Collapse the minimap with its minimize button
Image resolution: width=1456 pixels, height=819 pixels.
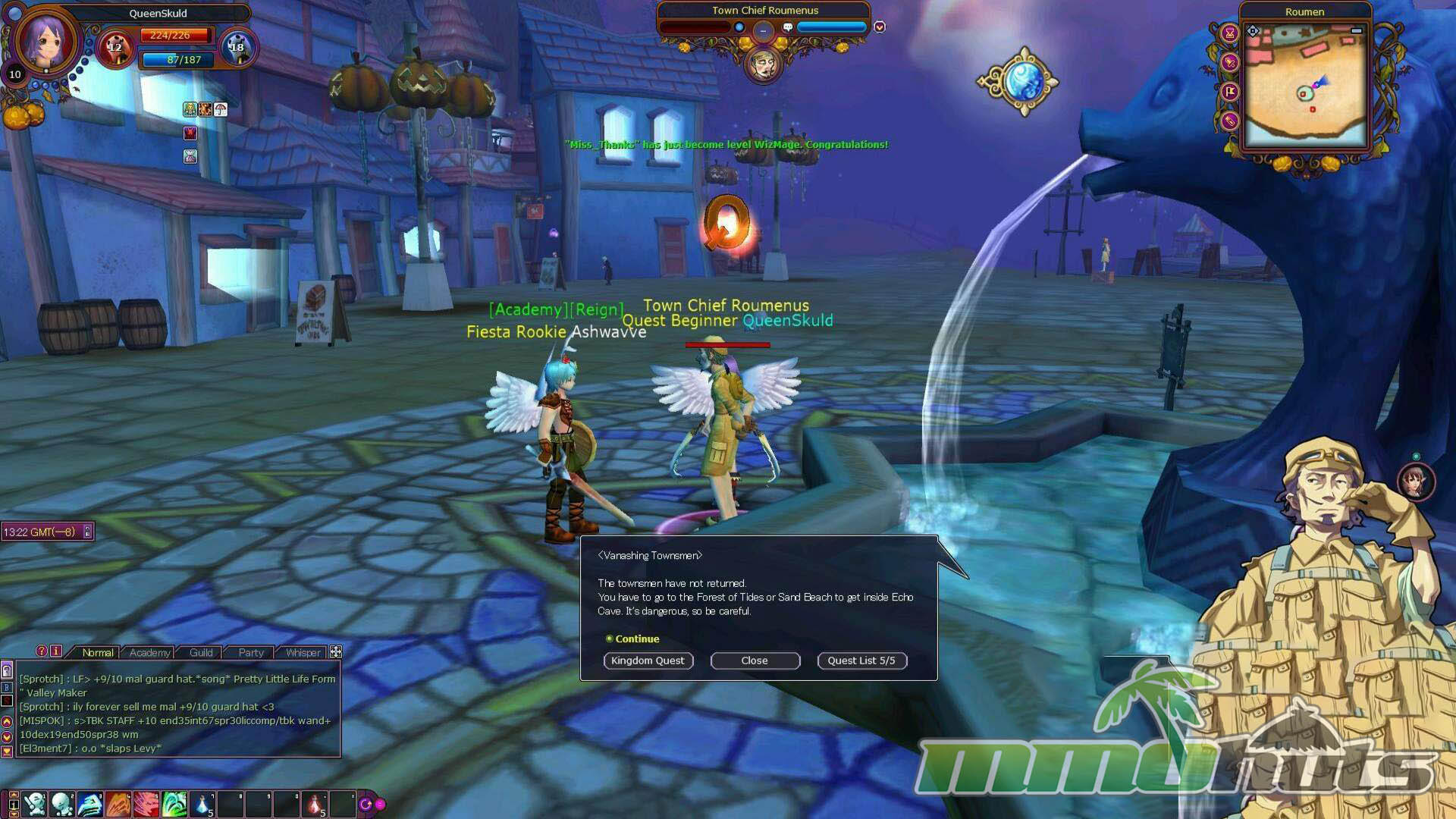tap(1357, 30)
